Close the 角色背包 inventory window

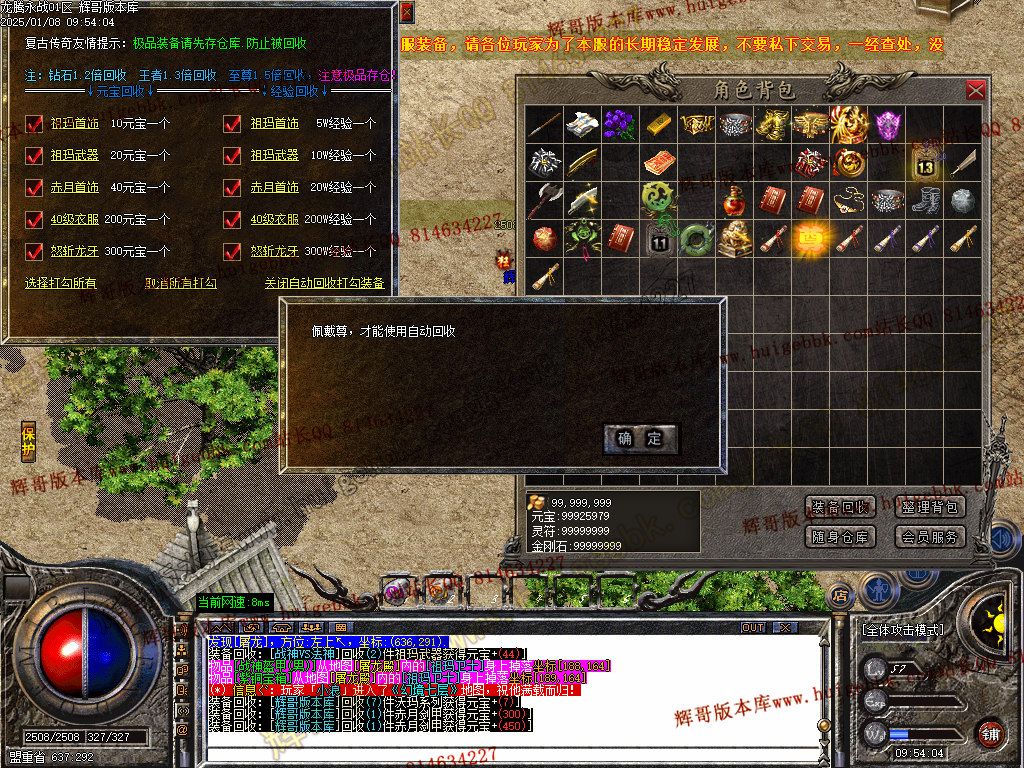[x=975, y=91]
